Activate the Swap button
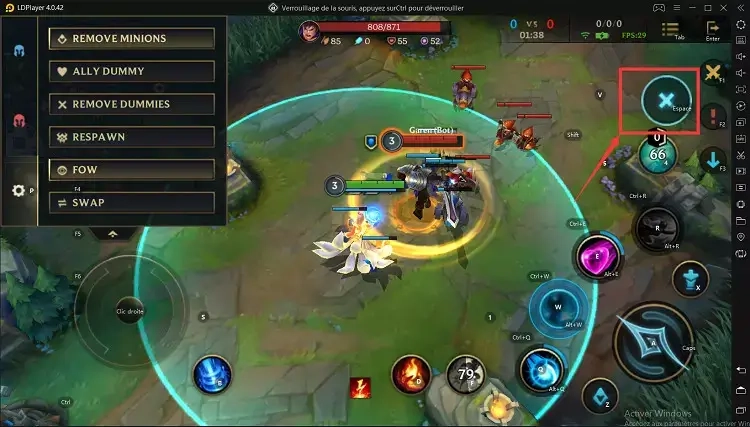 coord(131,202)
